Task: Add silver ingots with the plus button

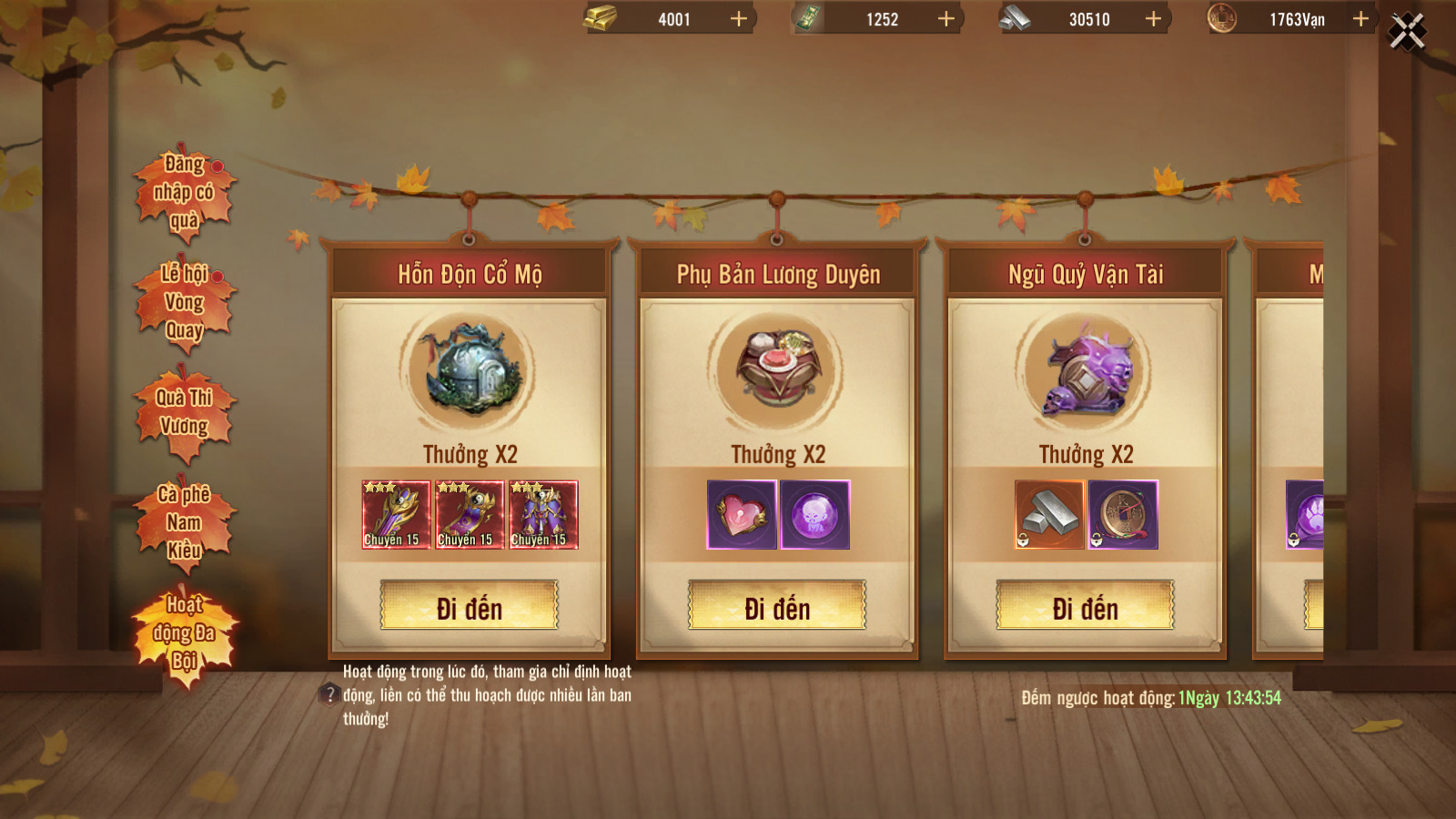Action: pyautogui.click(x=1153, y=19)
